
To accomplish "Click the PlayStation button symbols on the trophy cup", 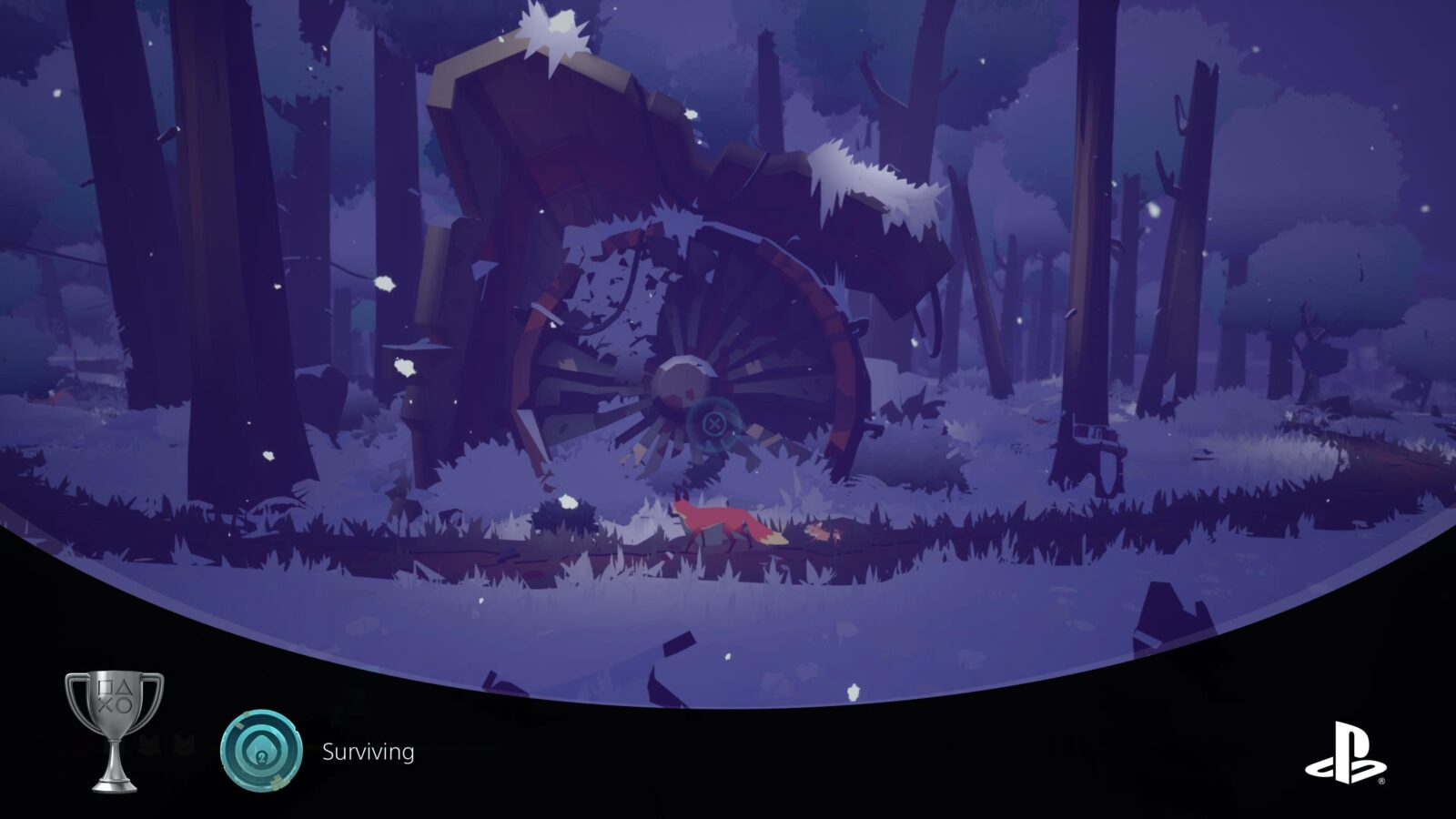I will pyautogui.click(x=115, y=697).
